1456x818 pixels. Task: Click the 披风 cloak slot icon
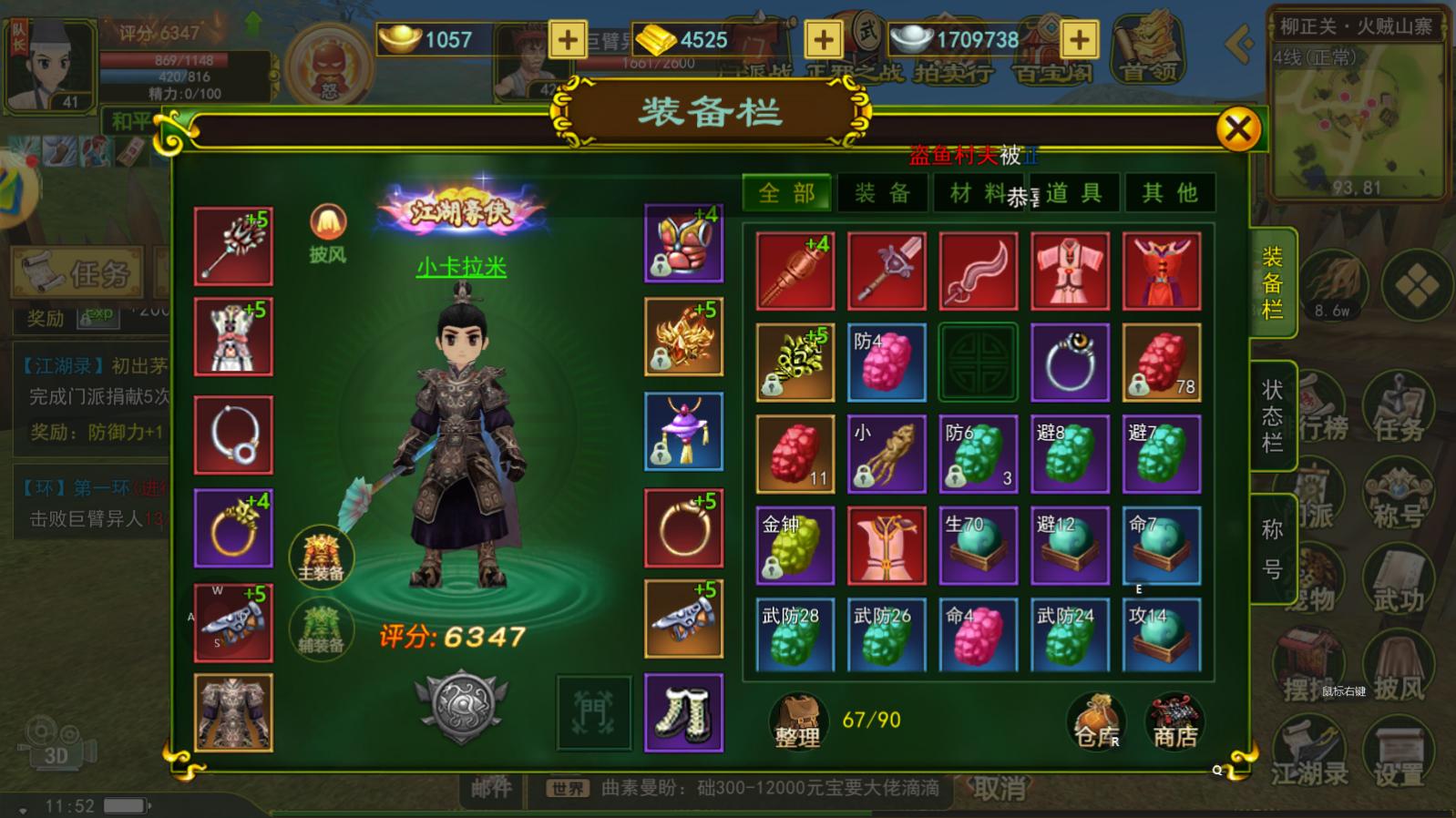click(327, 233)
